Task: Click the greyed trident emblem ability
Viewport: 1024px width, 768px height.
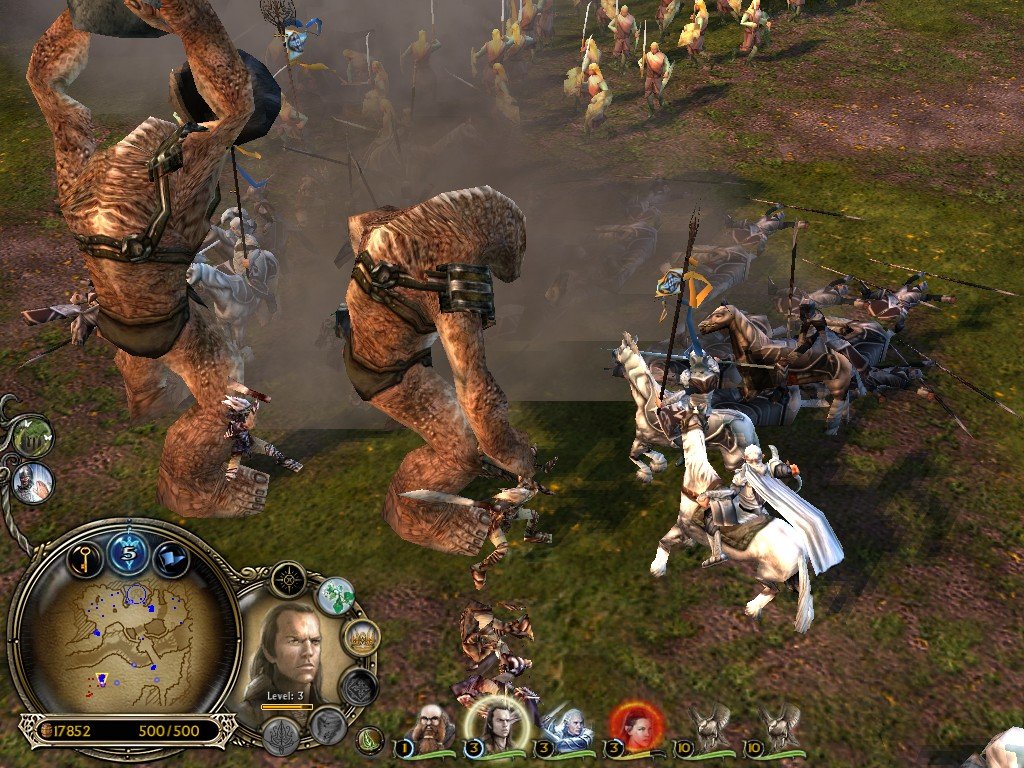Action: (281, 735)
